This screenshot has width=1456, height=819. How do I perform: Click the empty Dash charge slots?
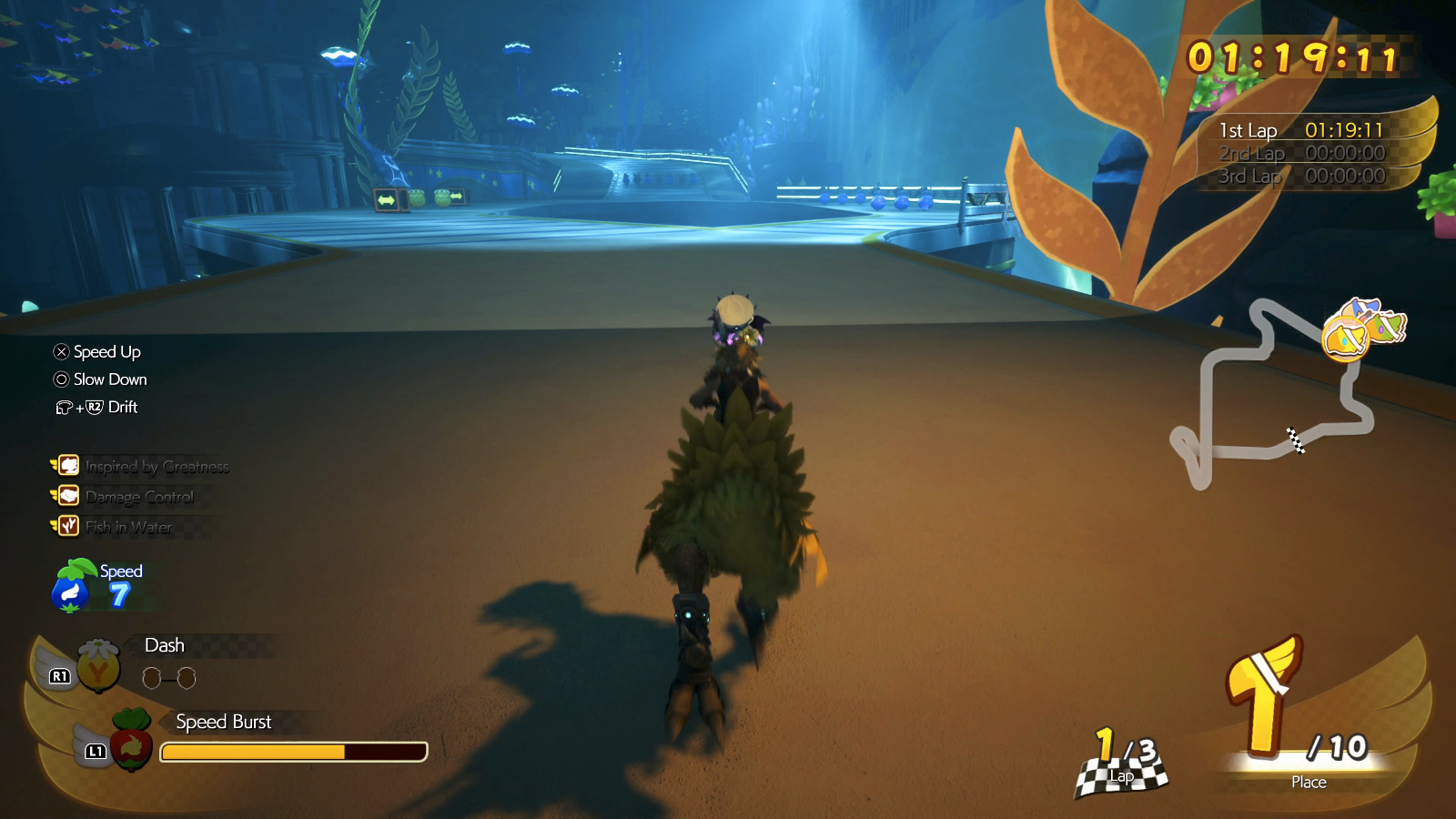[168, 678]
